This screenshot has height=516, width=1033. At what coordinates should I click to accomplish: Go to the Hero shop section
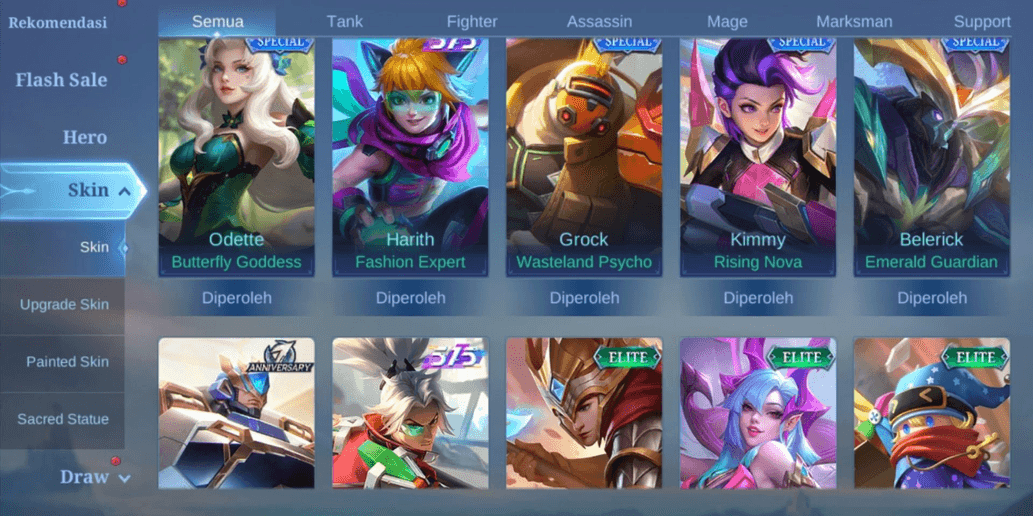tap(84, 137)
